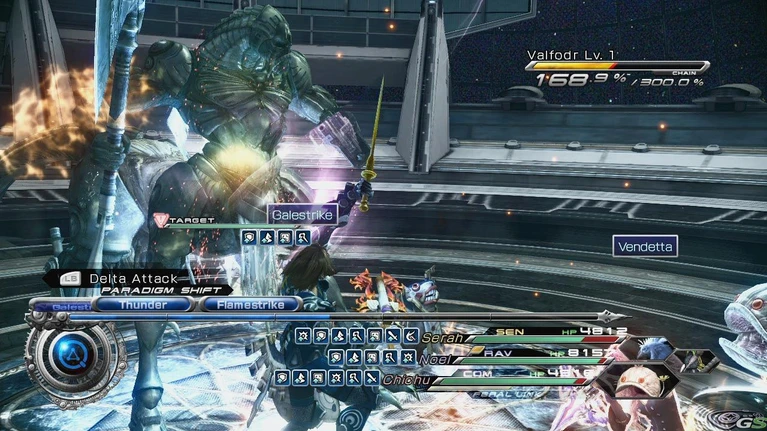This screenshot has height=431, width=767.
Task: Click the Galestrike ability label
Action: tap(302, 214)
